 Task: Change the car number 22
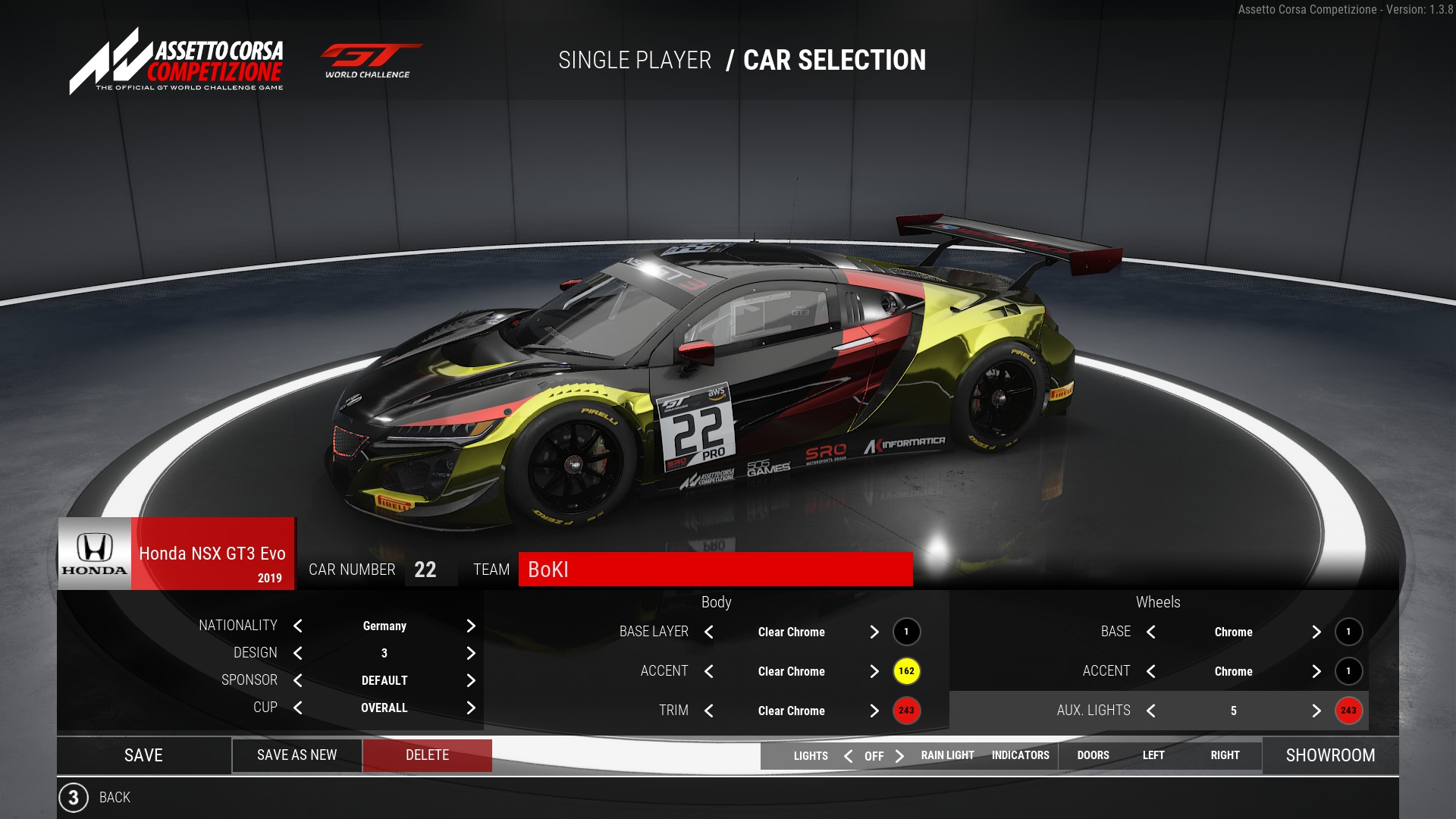(x=425, y=570)
